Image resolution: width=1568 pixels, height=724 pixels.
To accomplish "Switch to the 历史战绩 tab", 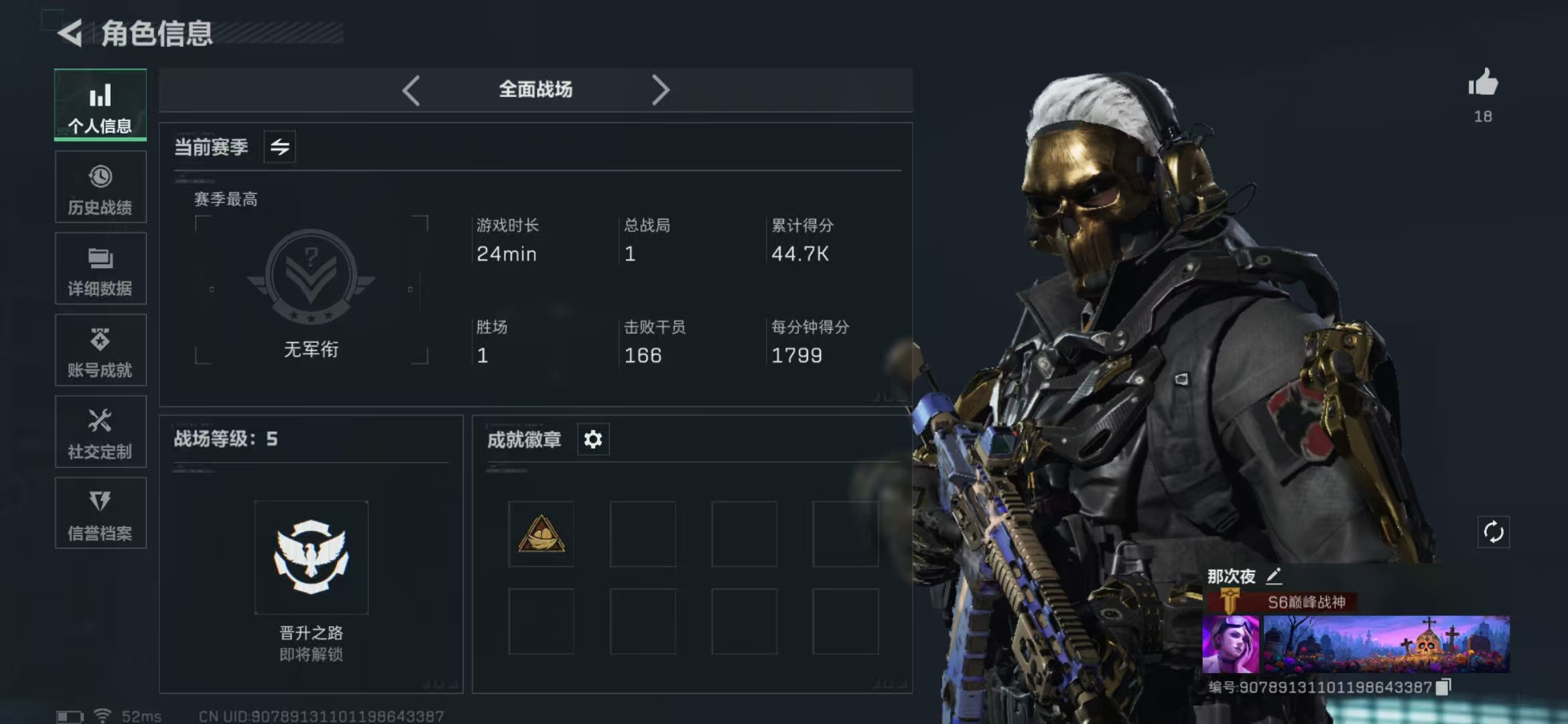I will [101, 187].
